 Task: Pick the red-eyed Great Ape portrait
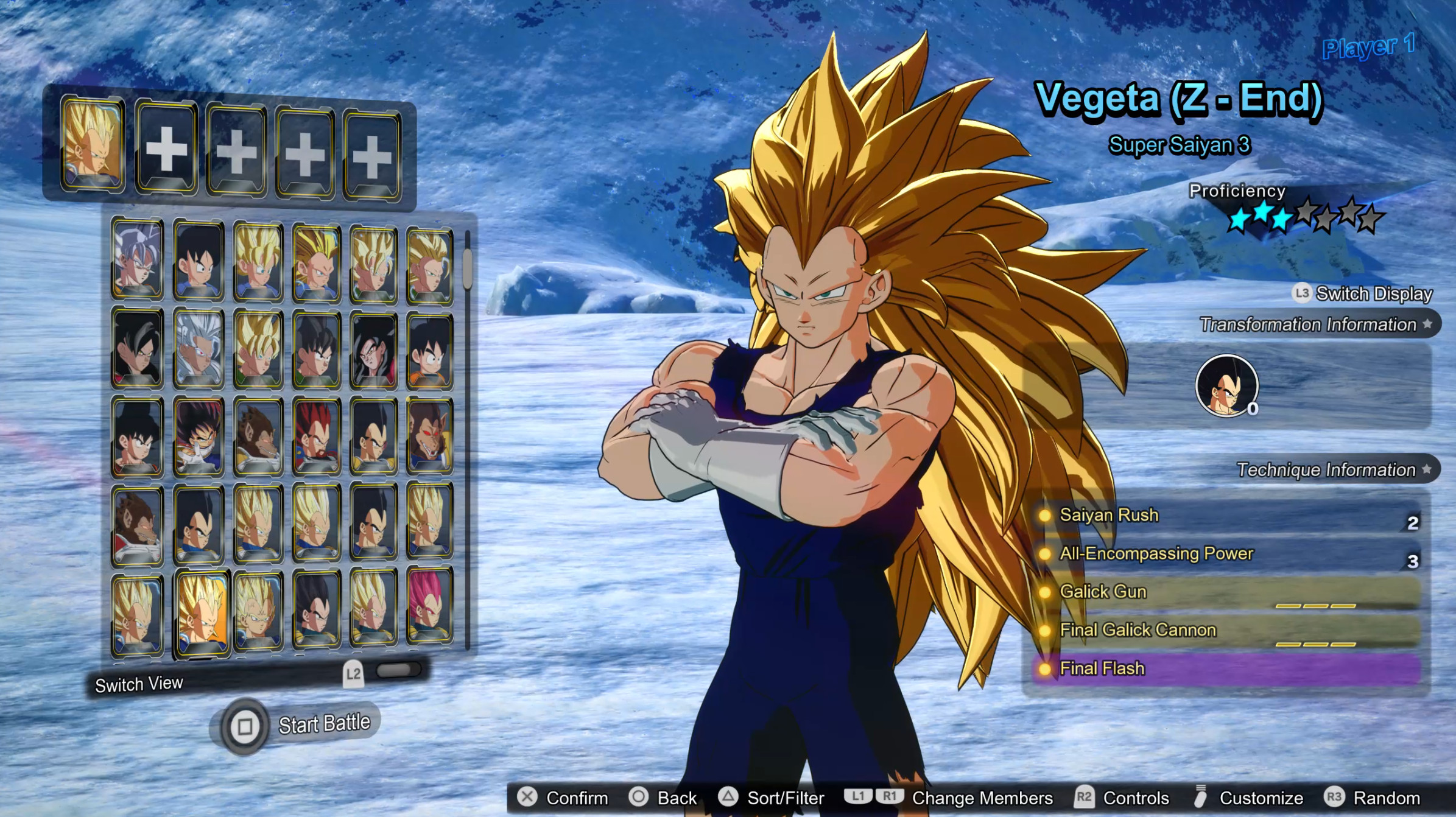[429, 435]
